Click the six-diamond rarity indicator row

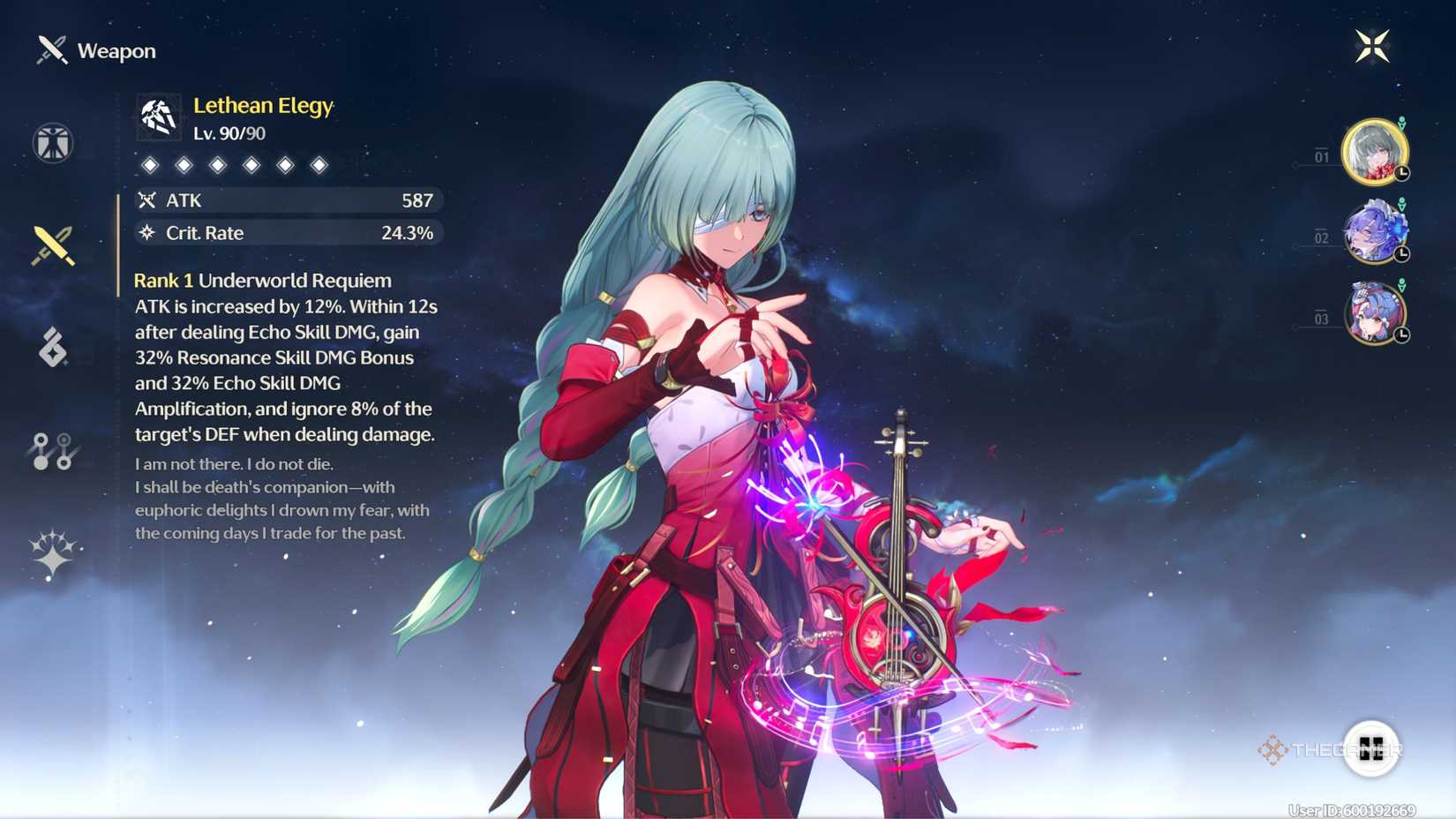[x=234, y=164]
